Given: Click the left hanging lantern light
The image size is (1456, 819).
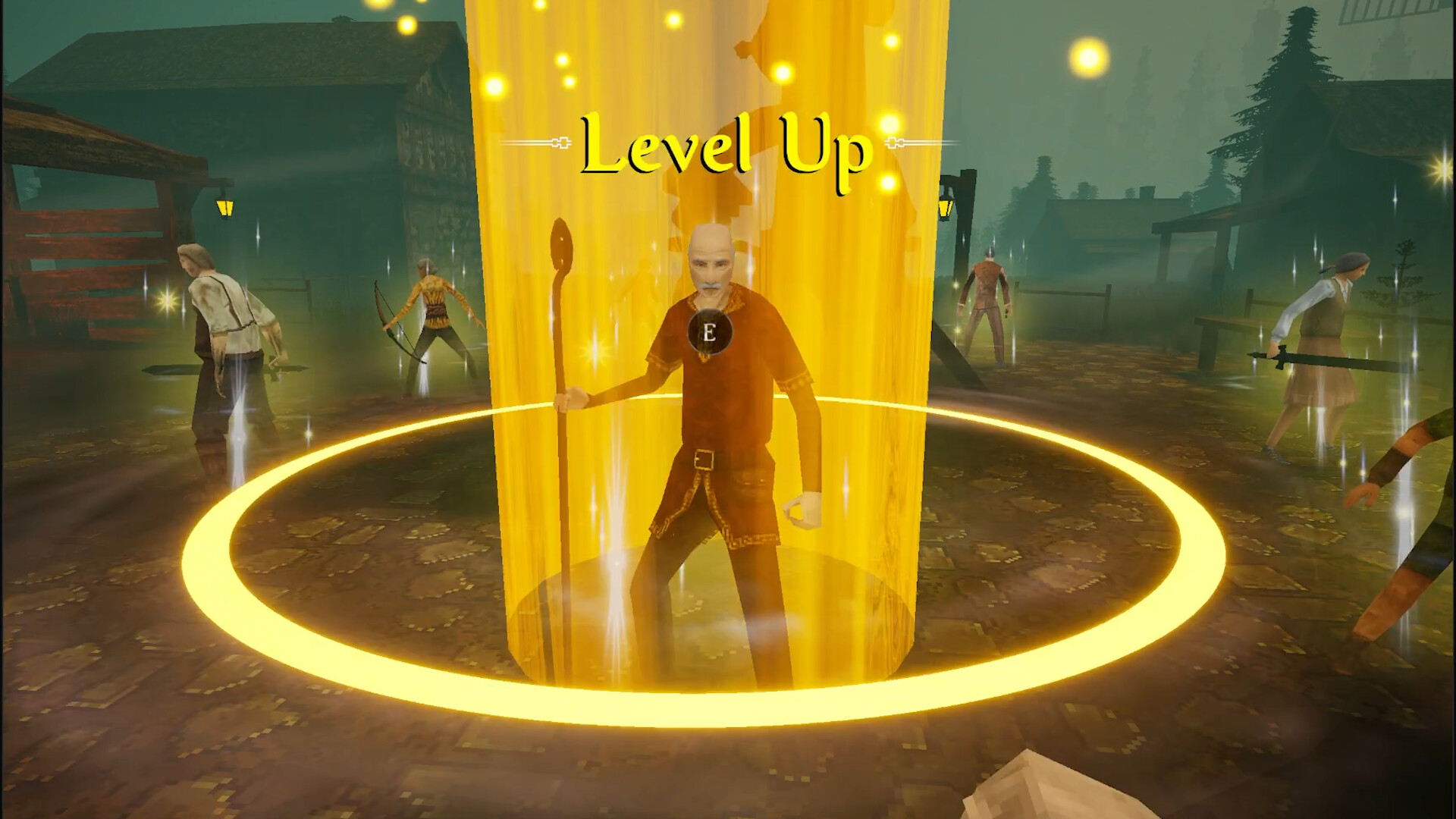Looking at the screenshot, I should [x=225, y=206].
